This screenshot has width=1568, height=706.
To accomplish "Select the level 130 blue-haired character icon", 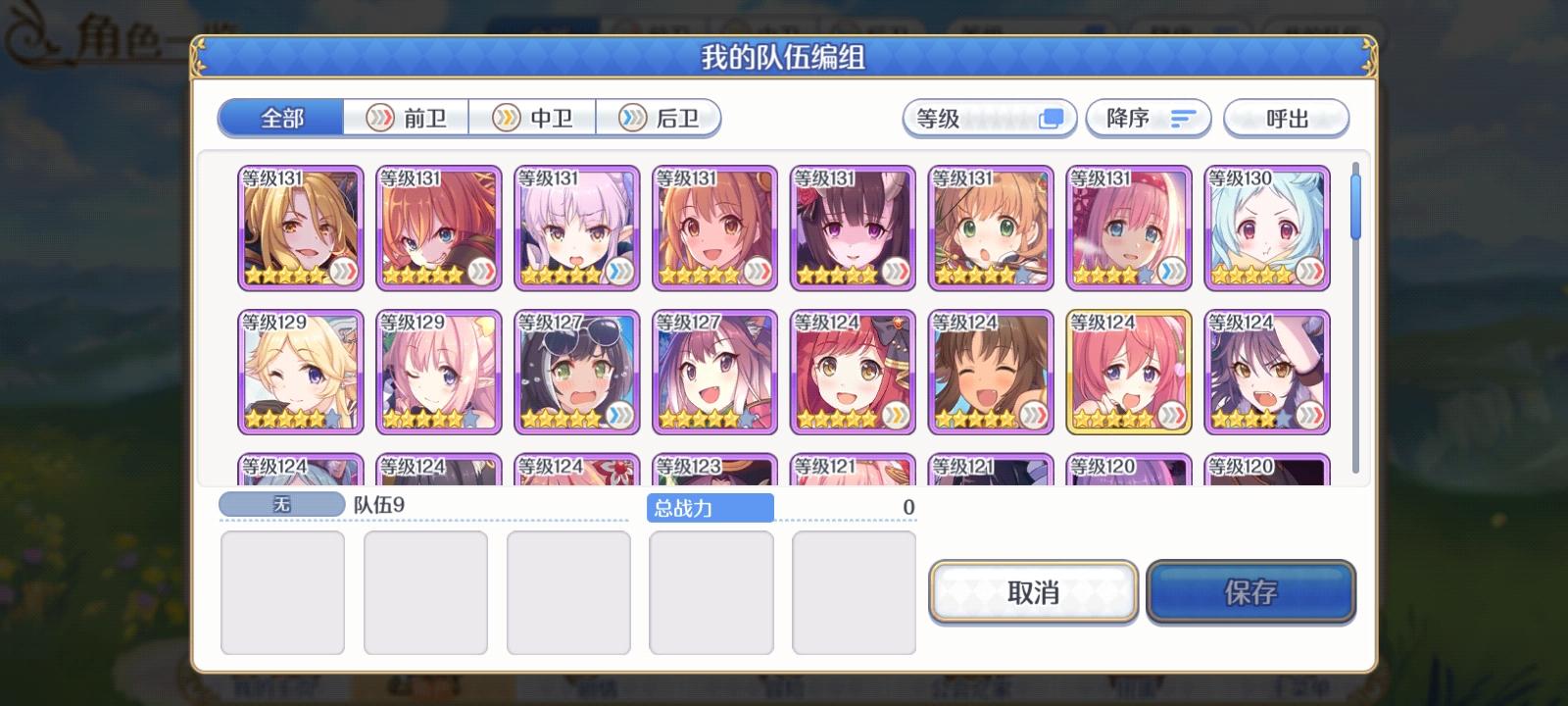I will [1267, 227].
